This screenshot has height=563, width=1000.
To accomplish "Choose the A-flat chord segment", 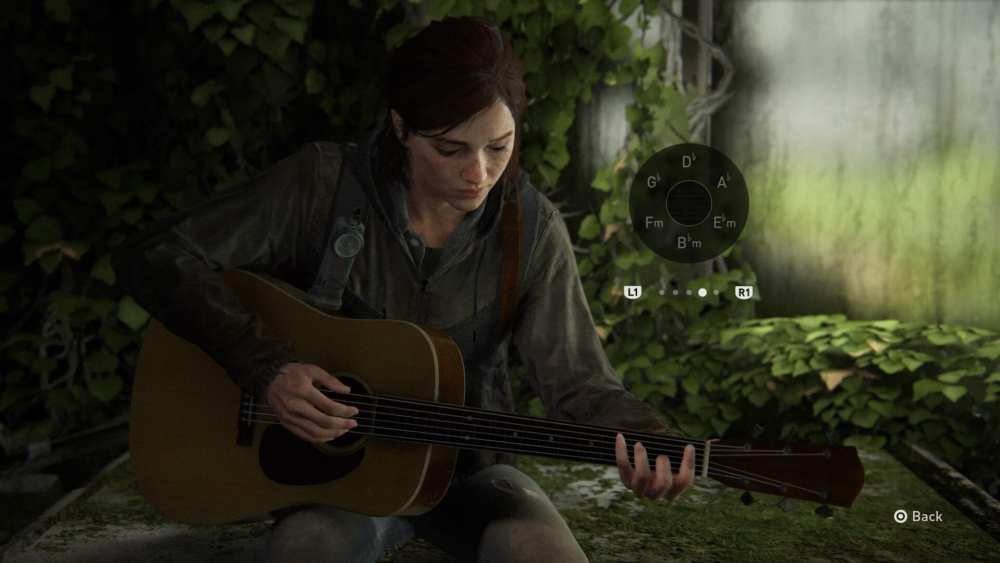I will 724,182.
